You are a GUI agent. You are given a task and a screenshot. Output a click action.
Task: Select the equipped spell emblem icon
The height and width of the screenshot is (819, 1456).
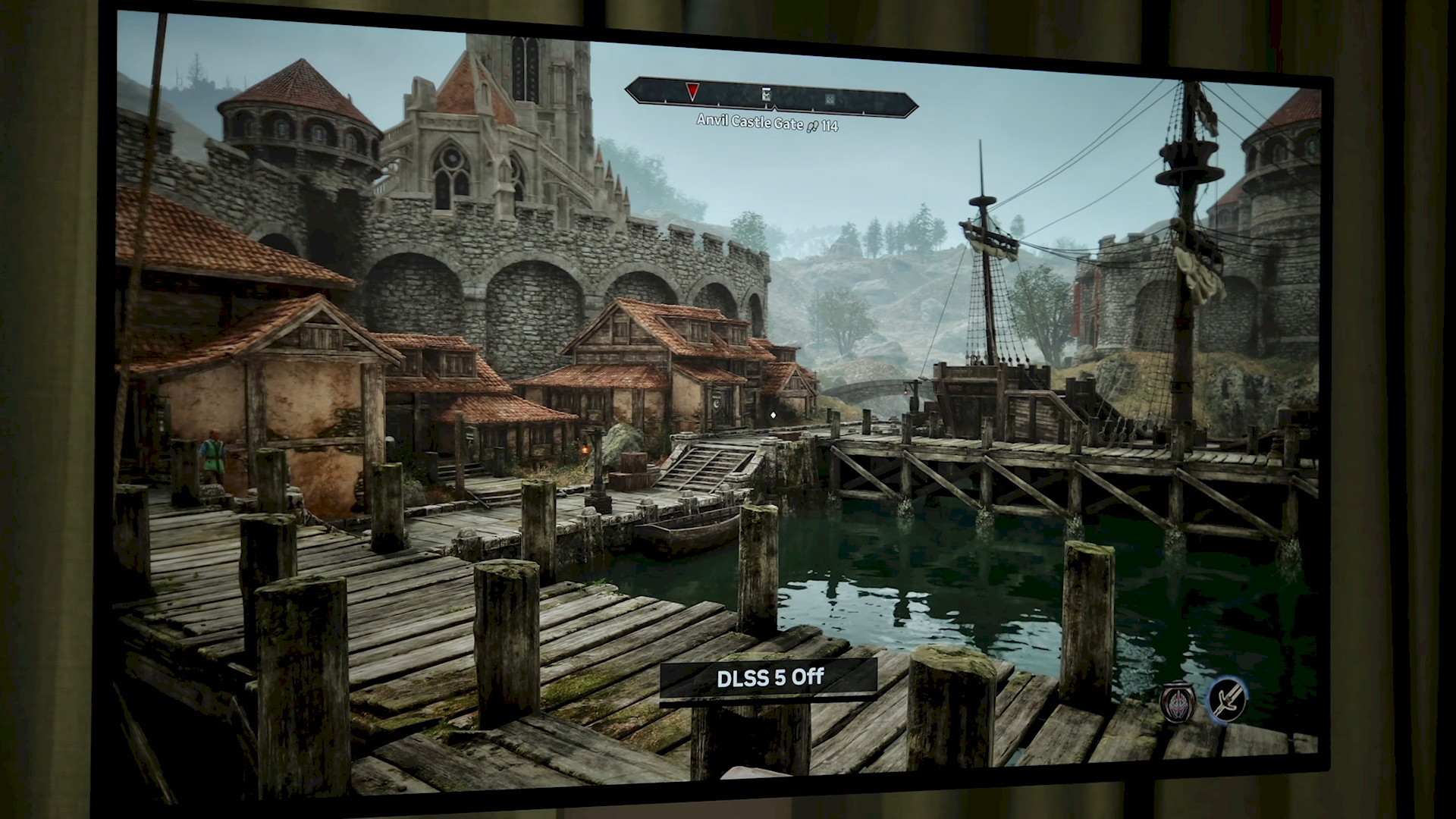(1178, 701)
